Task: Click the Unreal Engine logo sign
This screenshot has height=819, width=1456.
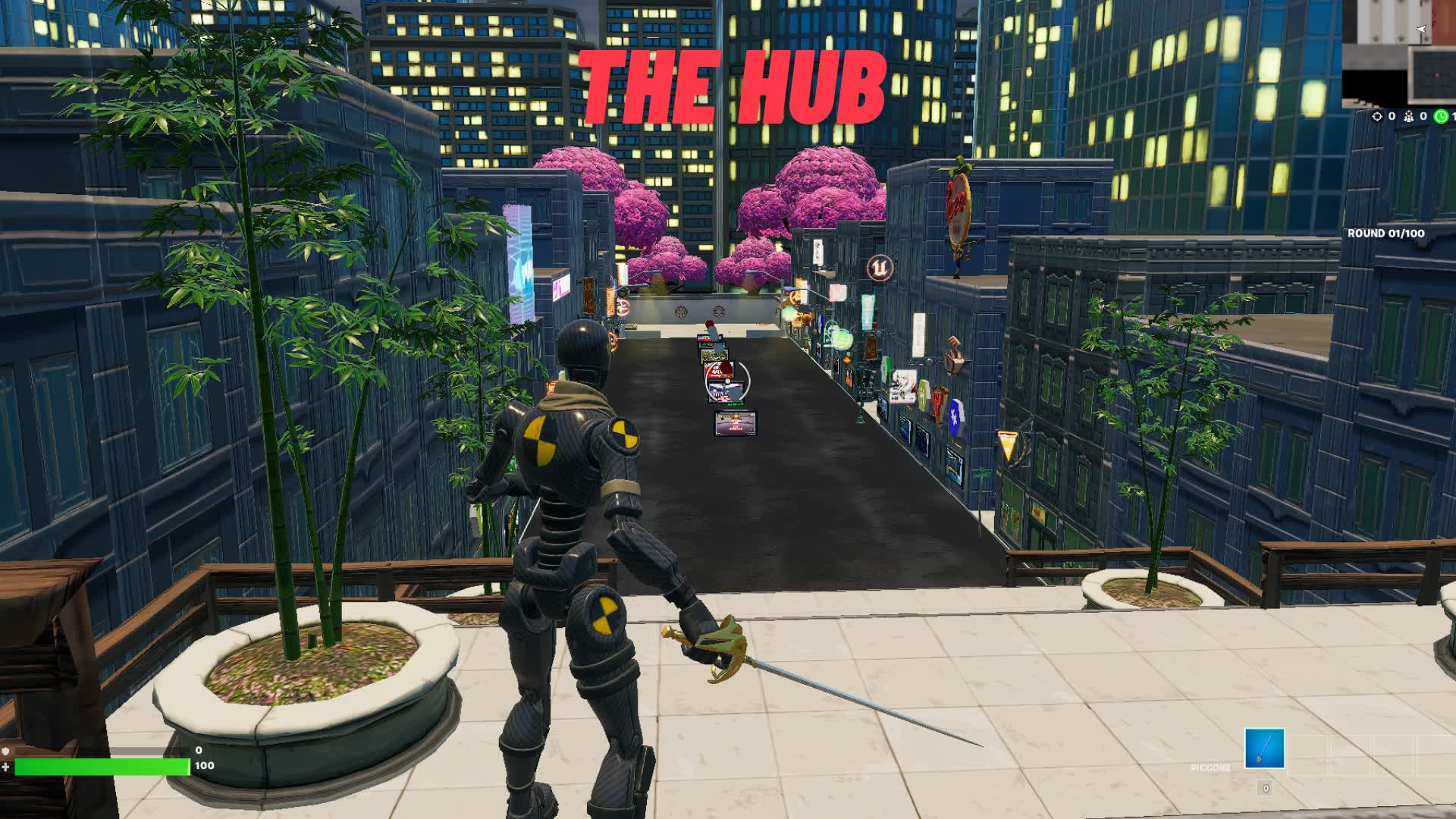Action: point(880,268)
